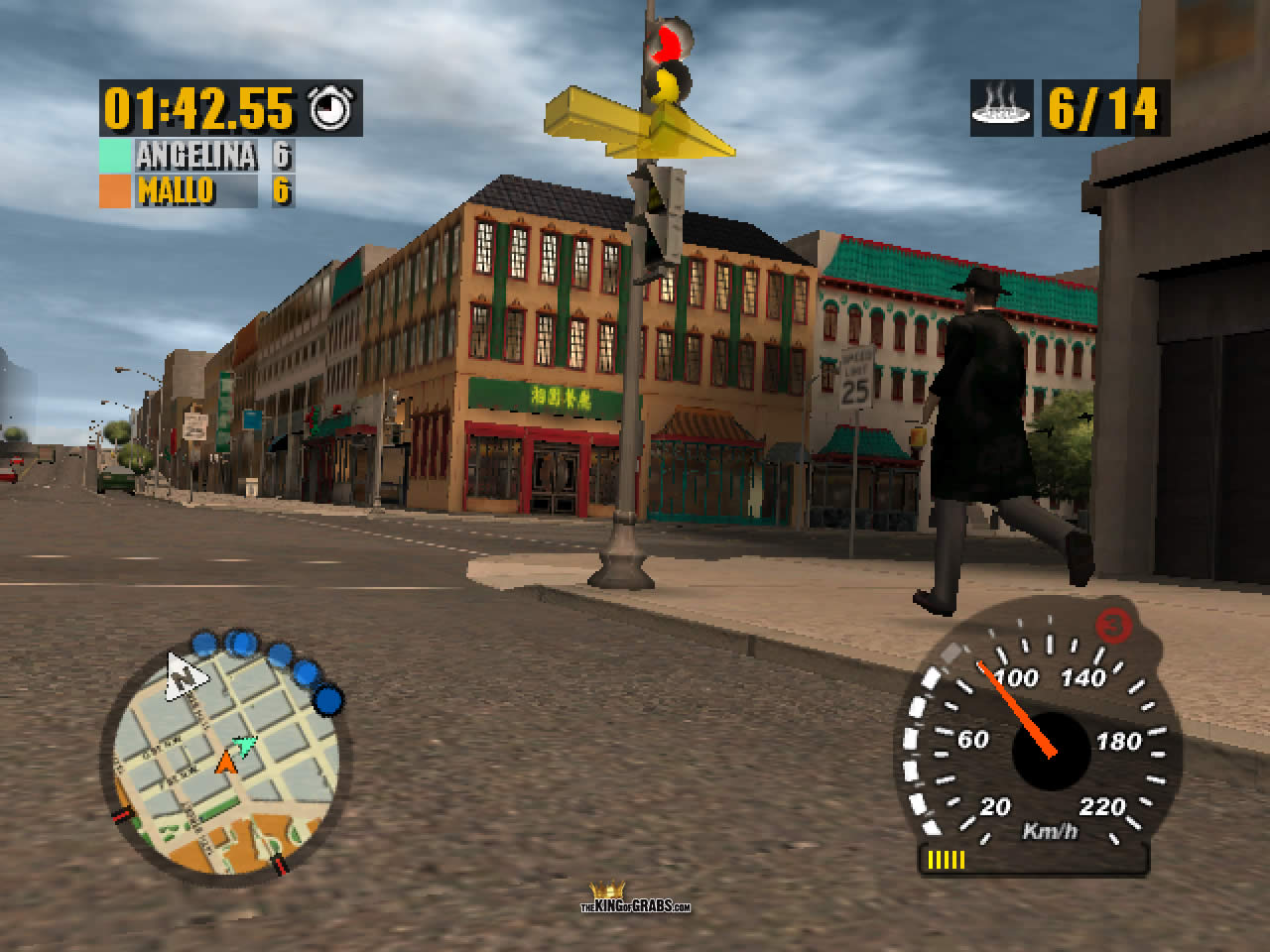Click the alarm clock timer icon
This screenshot has width=1270, height=952.
point(333,108)
